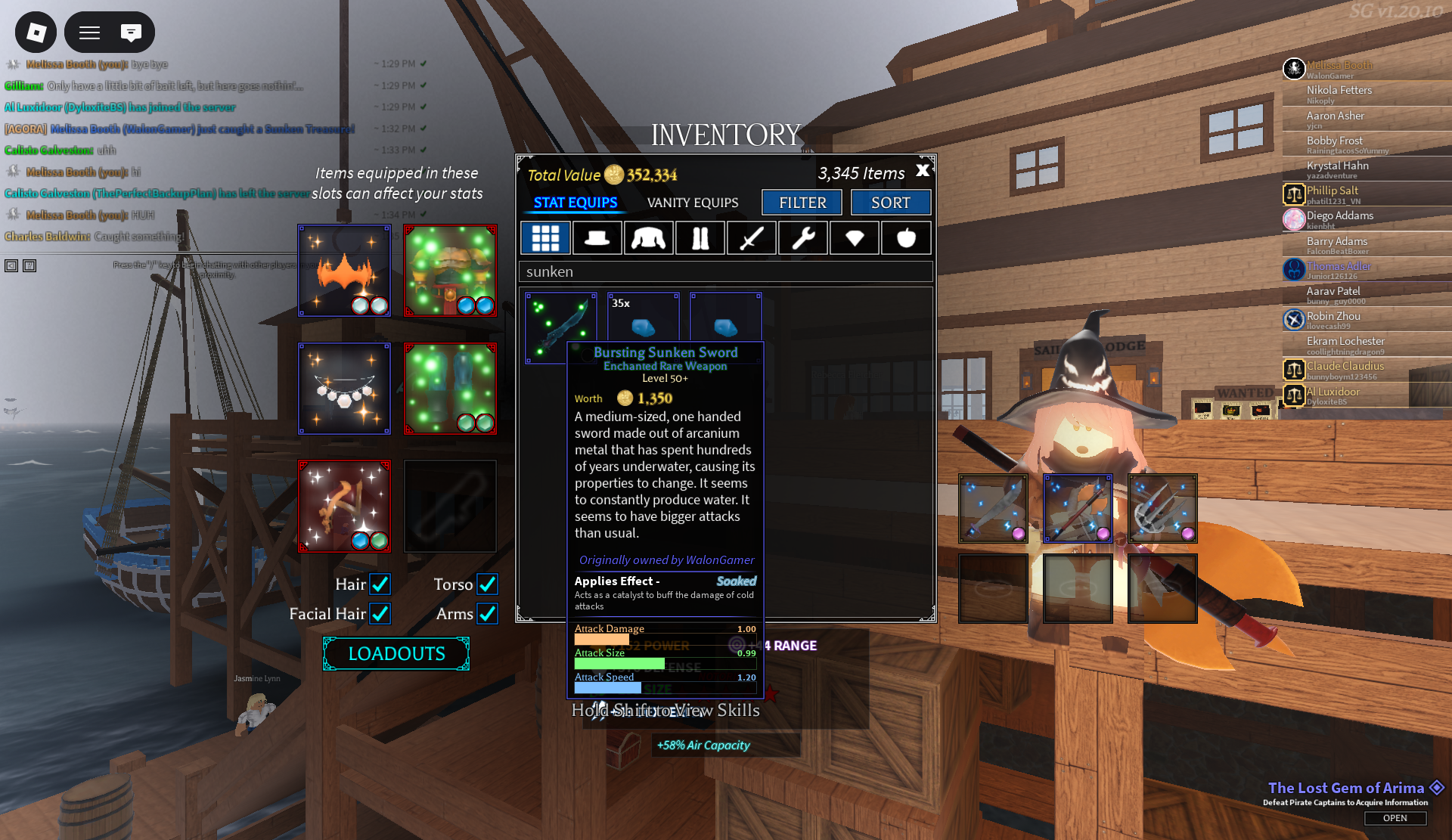Click the inventory search field
Viewport: 1452px width, 840px height.
tap(725, 271)
